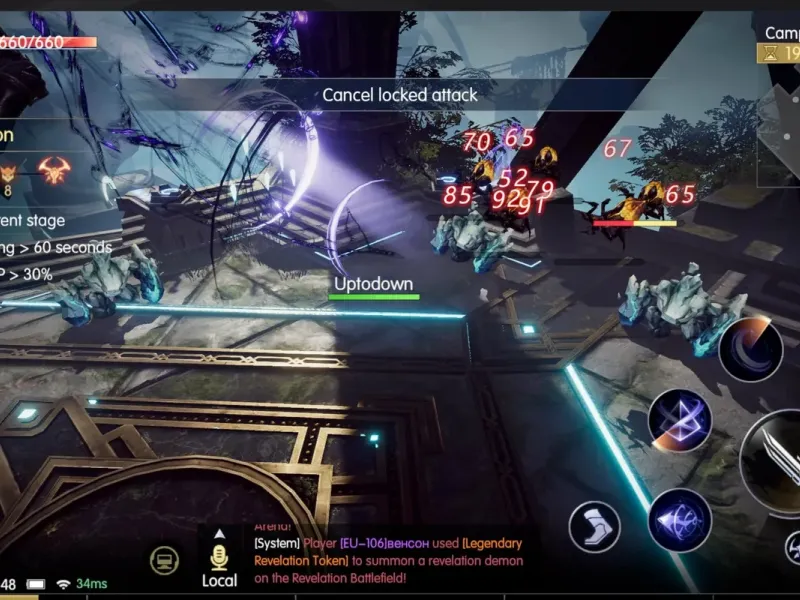Cast the blue arrow burst skill
800x600 pixels.
(680, 520)
